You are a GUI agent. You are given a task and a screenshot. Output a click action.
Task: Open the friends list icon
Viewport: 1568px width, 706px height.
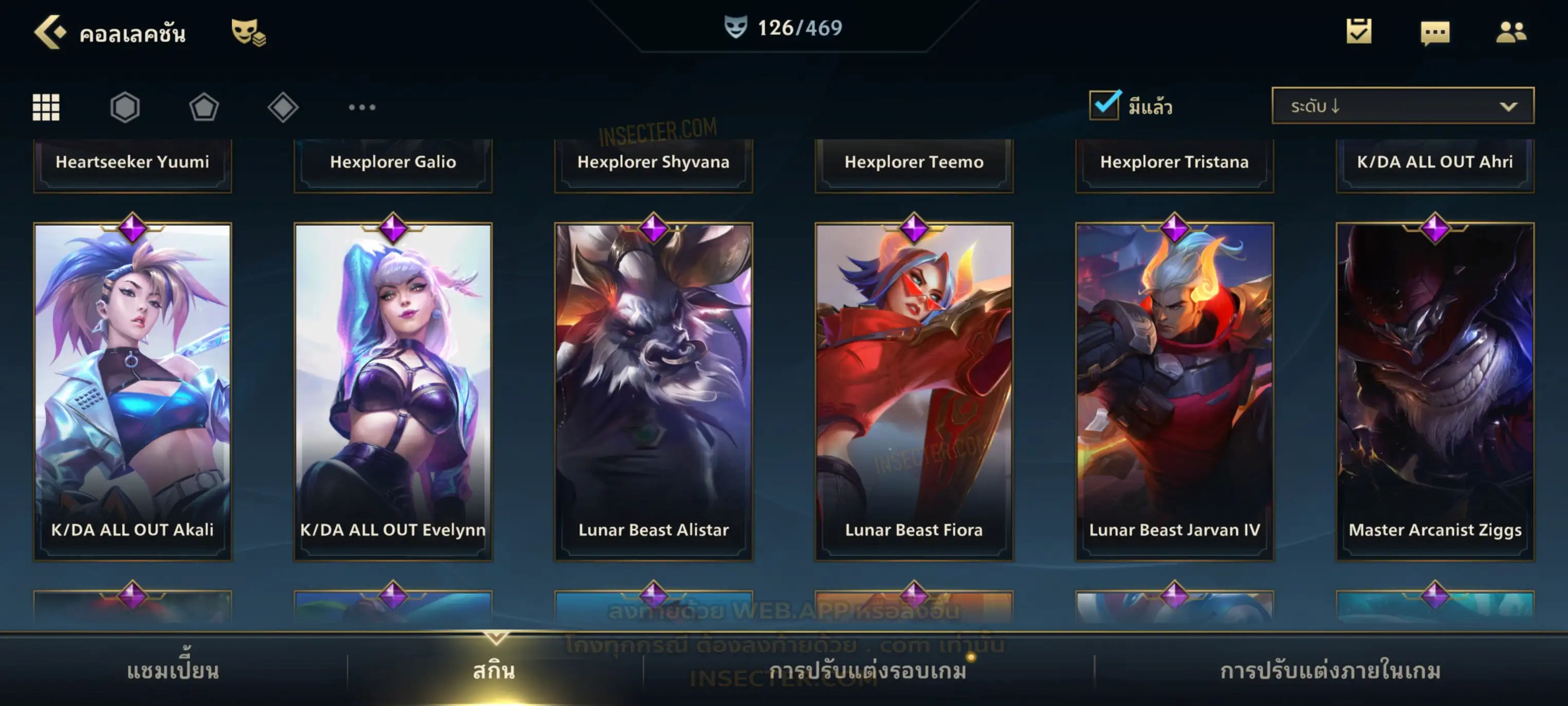[x=1511, y=32]
